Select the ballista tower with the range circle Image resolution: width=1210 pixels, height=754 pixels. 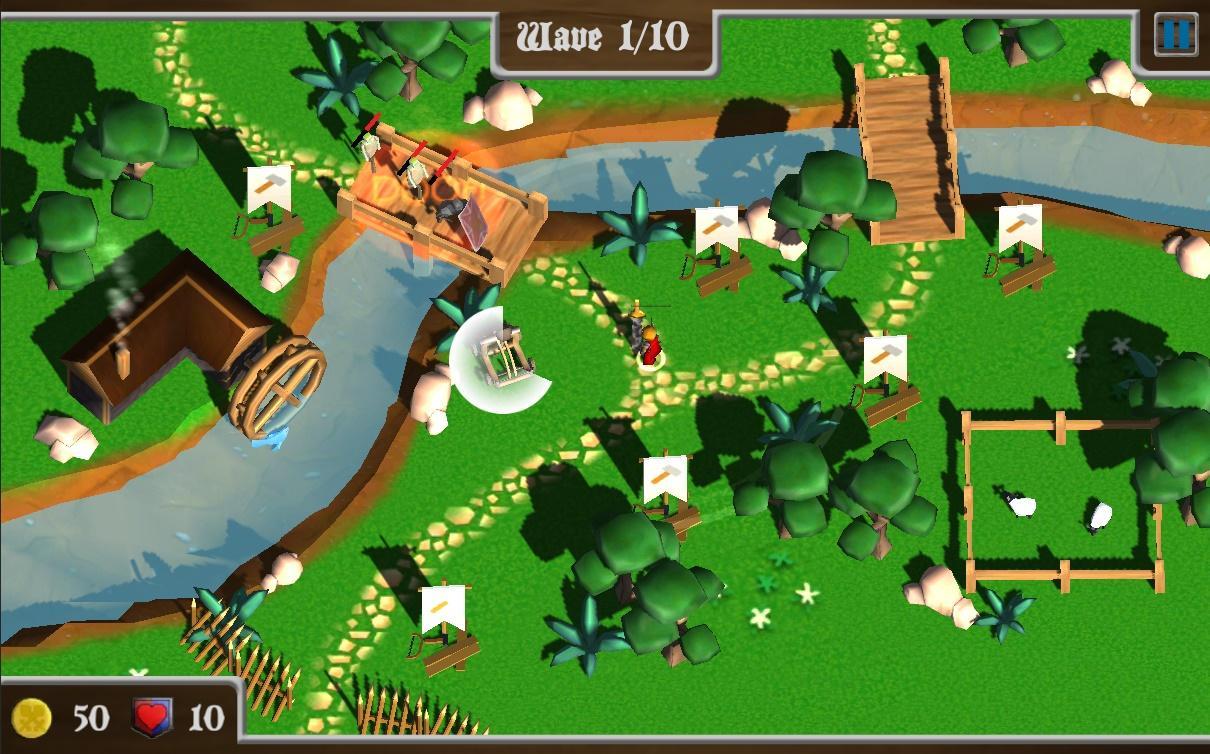pyautogui.click(x=500, y=359)
